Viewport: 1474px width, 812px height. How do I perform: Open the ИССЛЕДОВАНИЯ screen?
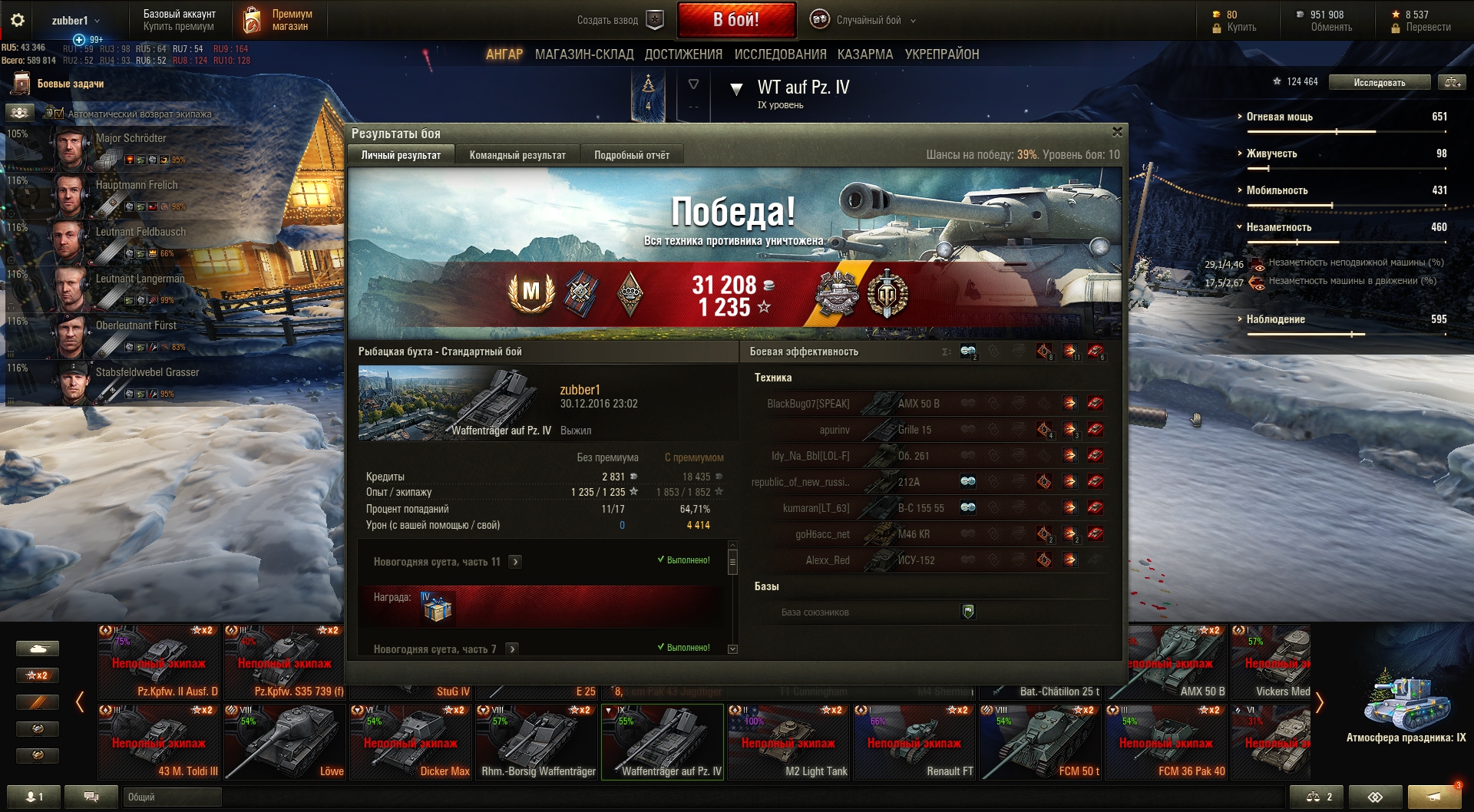(780, 54)
